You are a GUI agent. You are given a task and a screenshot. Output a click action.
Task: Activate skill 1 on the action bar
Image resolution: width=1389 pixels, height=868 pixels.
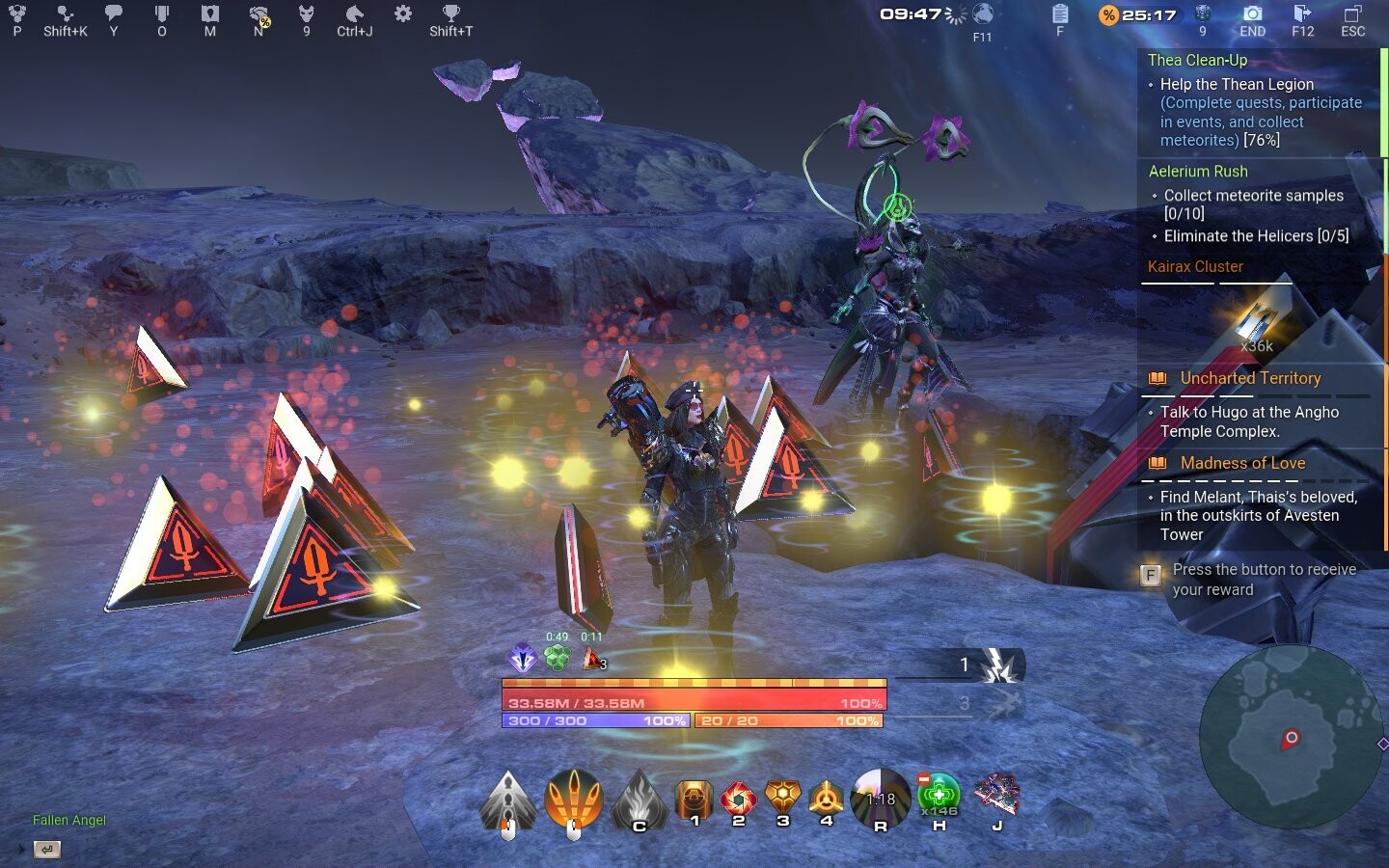pyautogui.click(x=695, y=799)
